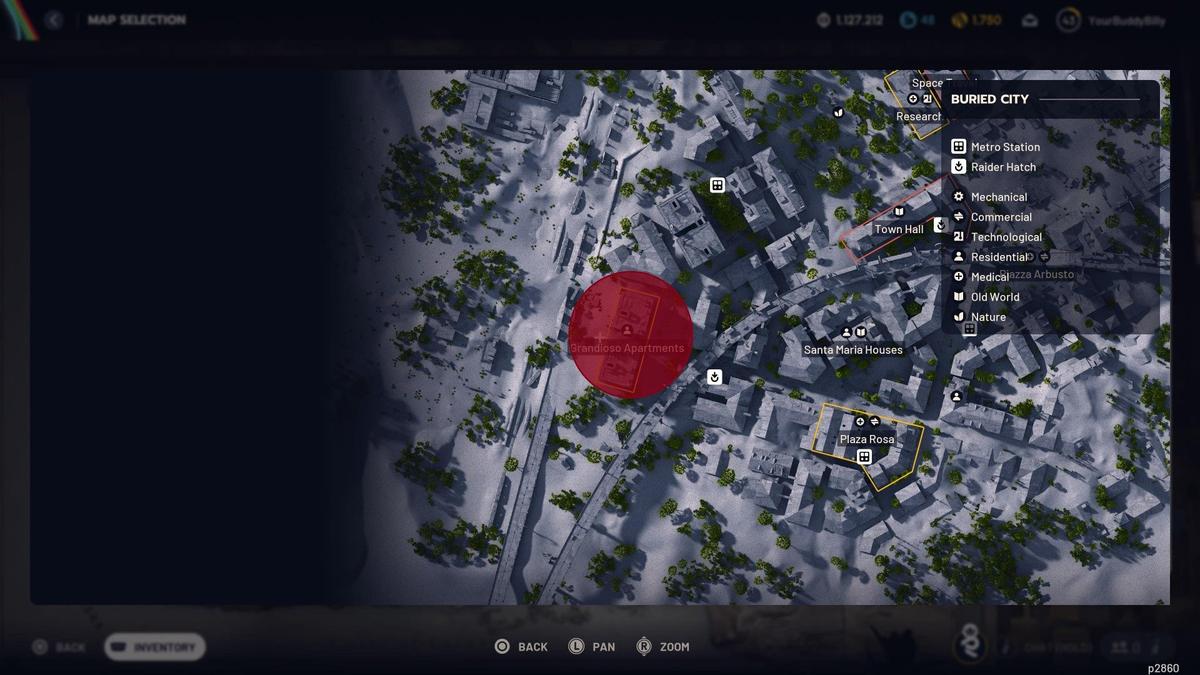Image resolution: width=1200 pixels, height=675 pixels.
Task: Click the metro station icon under Plaza Rosa
Action: [x=864, y=457]
